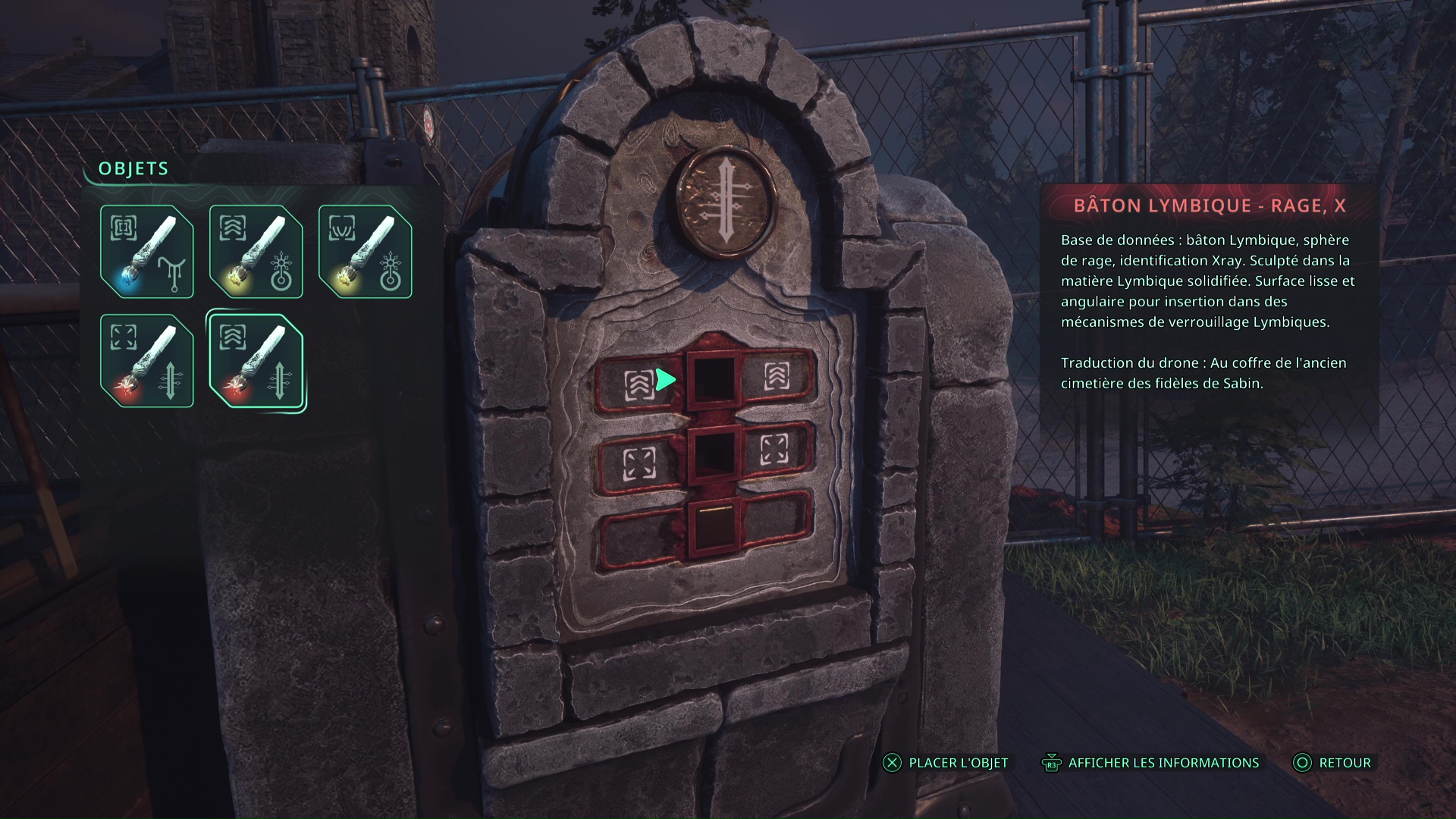Select the lock slot between the corner-bracket symbols
1456x819 pixels.
(x=713, y=453)
